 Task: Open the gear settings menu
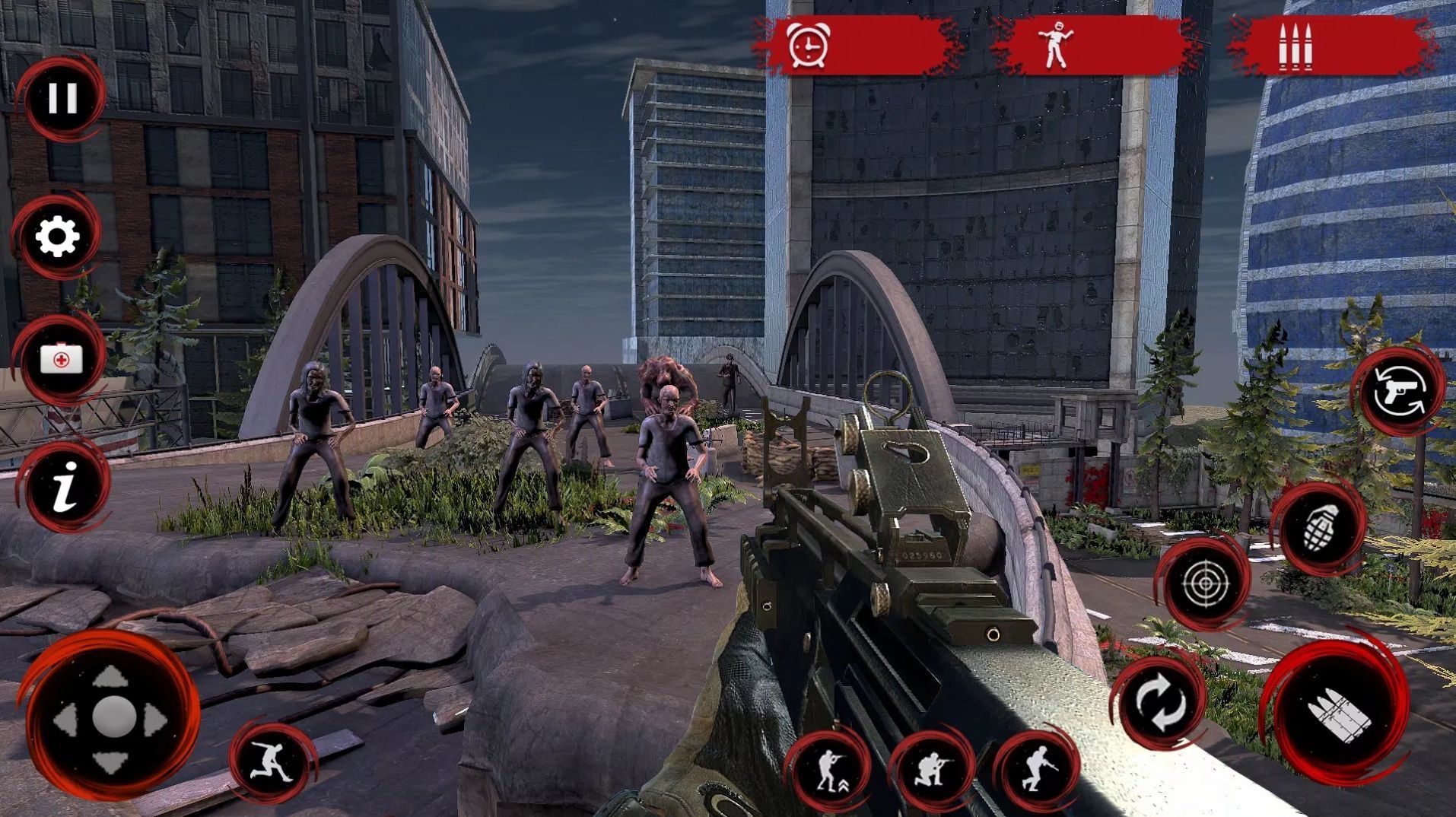pyautogui.click(x=58, y=237)
